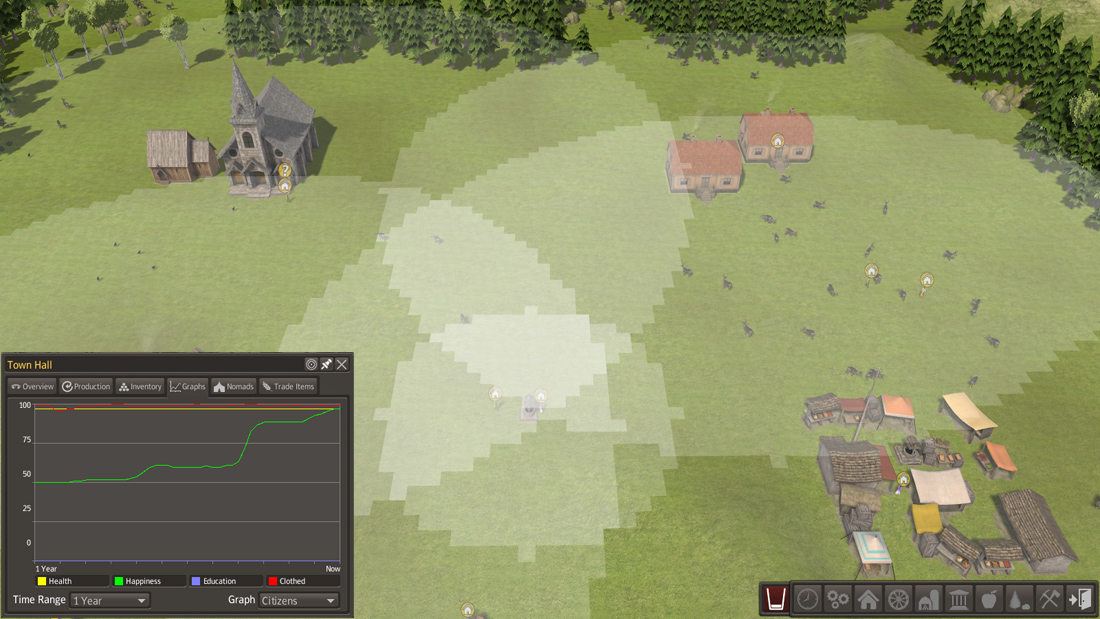1100x619 pixels.
Task: Click the target icon in Town Hall title bar
Action: coord(311,365)
